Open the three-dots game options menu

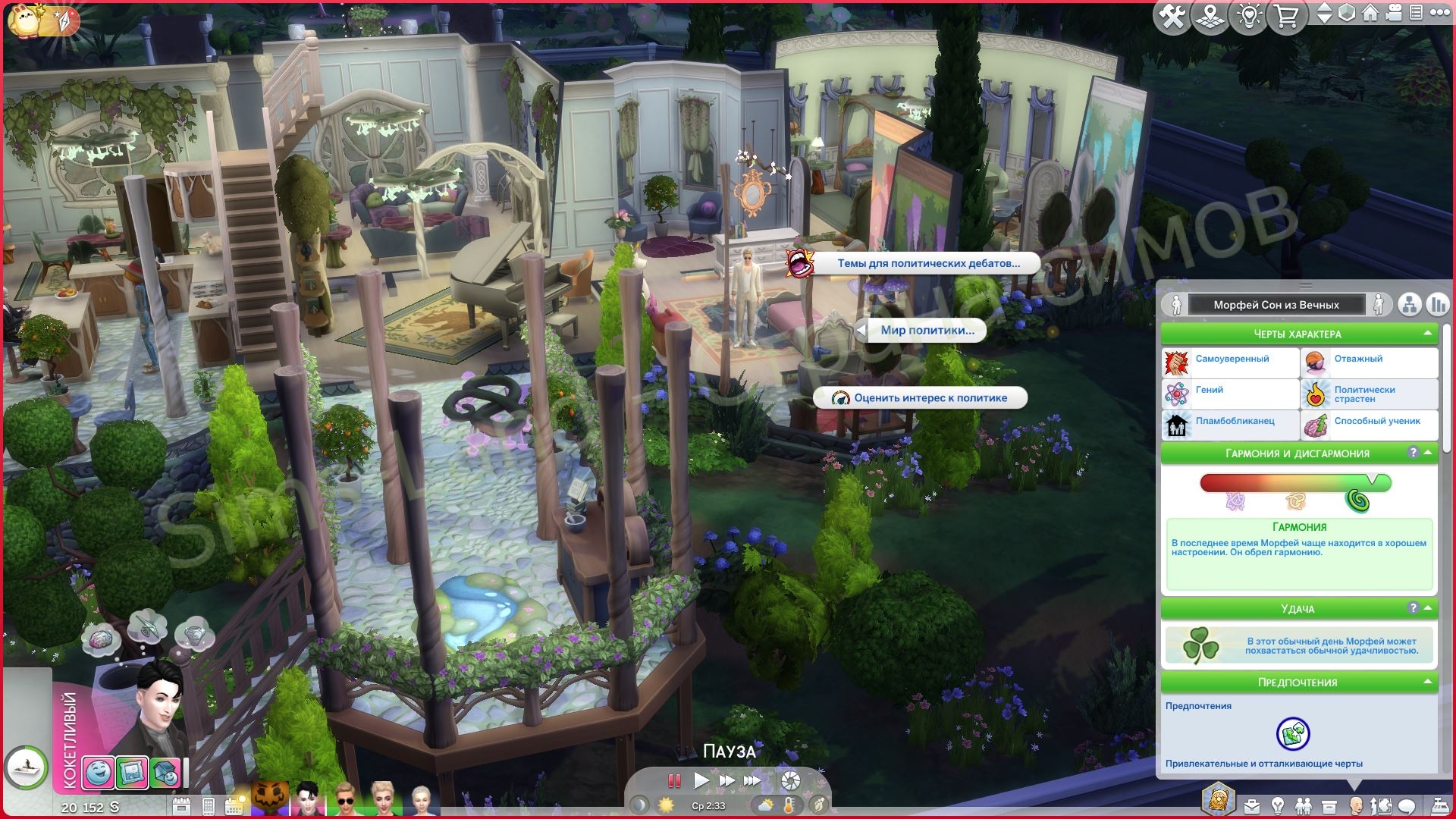pyautogui.click(x=1438, y=13)
